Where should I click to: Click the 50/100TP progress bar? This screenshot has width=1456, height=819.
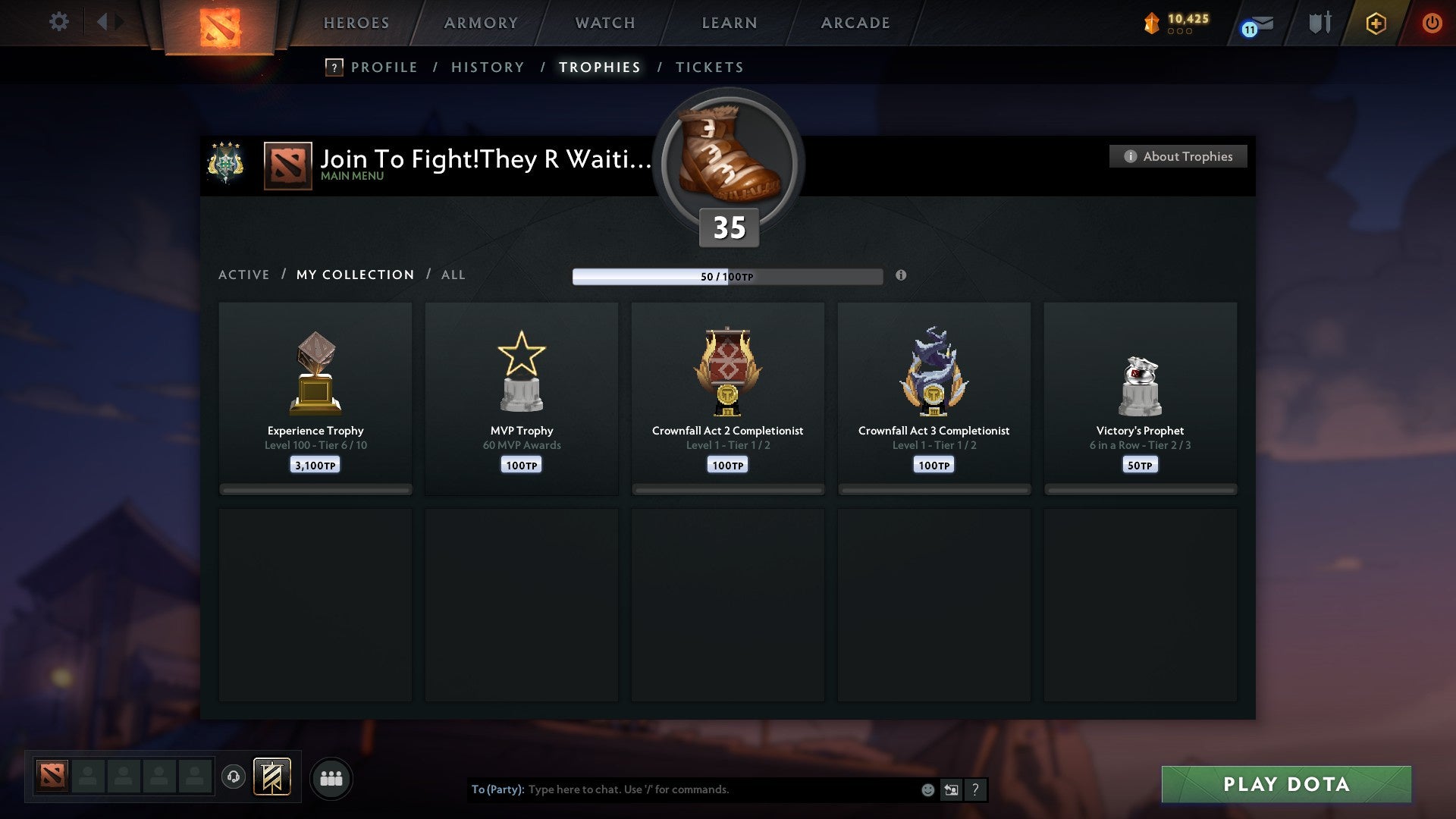728,276
